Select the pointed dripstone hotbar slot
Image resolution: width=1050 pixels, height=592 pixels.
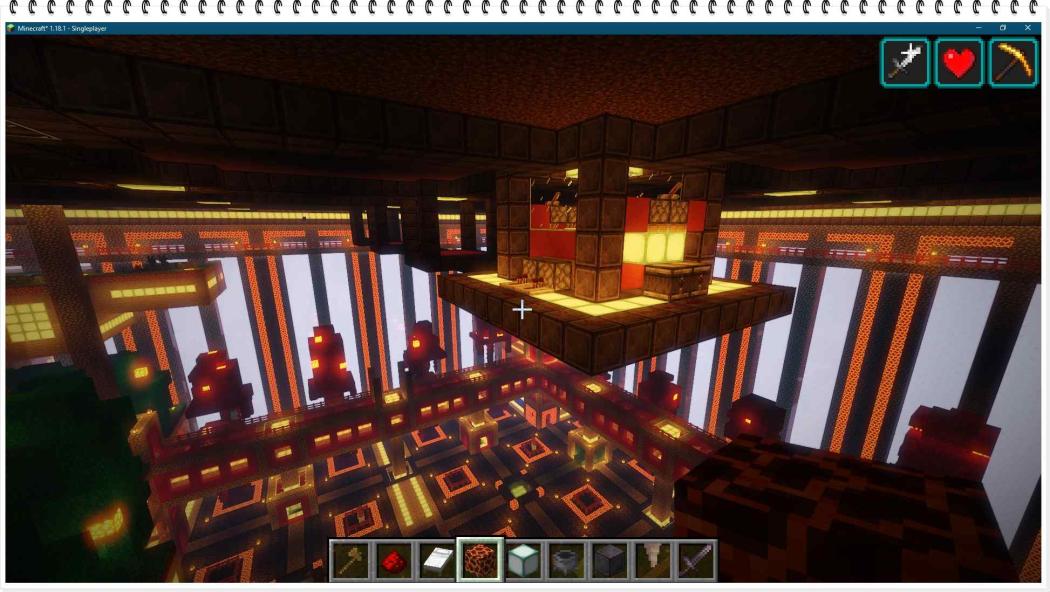(652, 560)
